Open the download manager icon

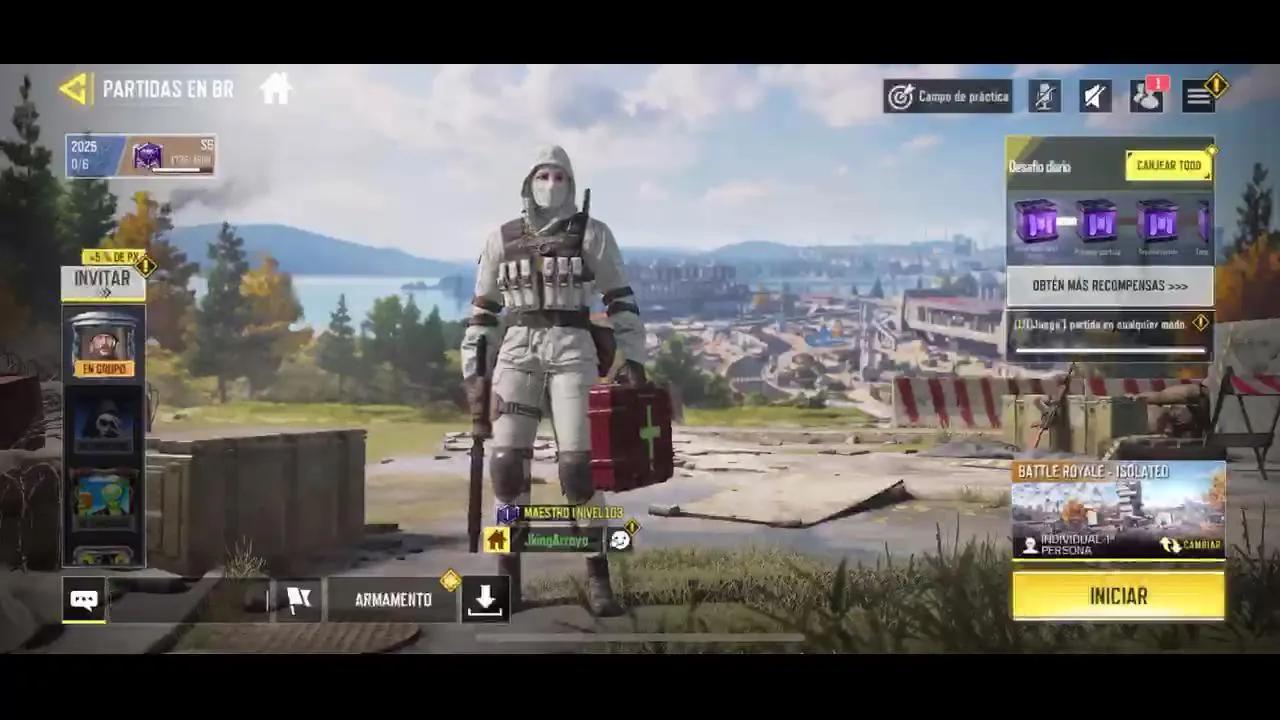tap(486, 598)
